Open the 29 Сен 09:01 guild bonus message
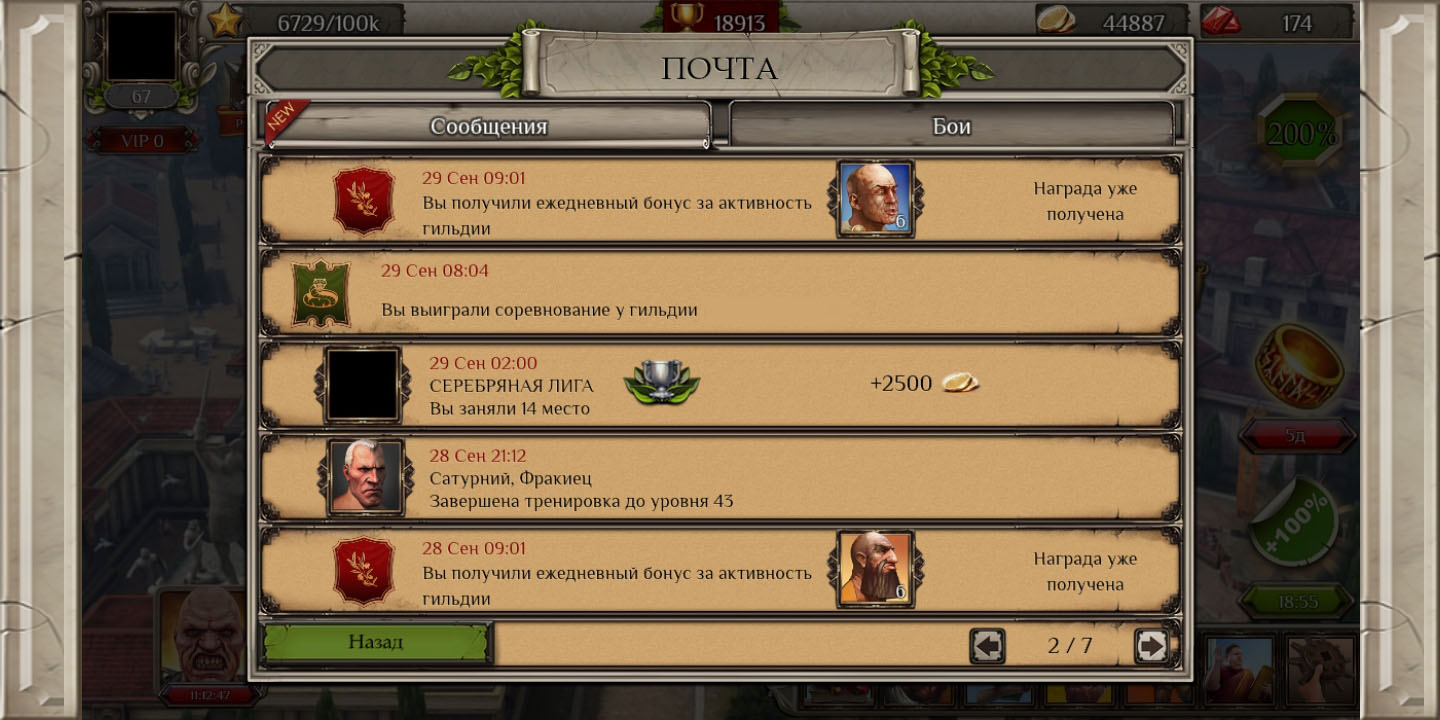The width and height of the screenshot is (1440, 720). pos(616,202)
